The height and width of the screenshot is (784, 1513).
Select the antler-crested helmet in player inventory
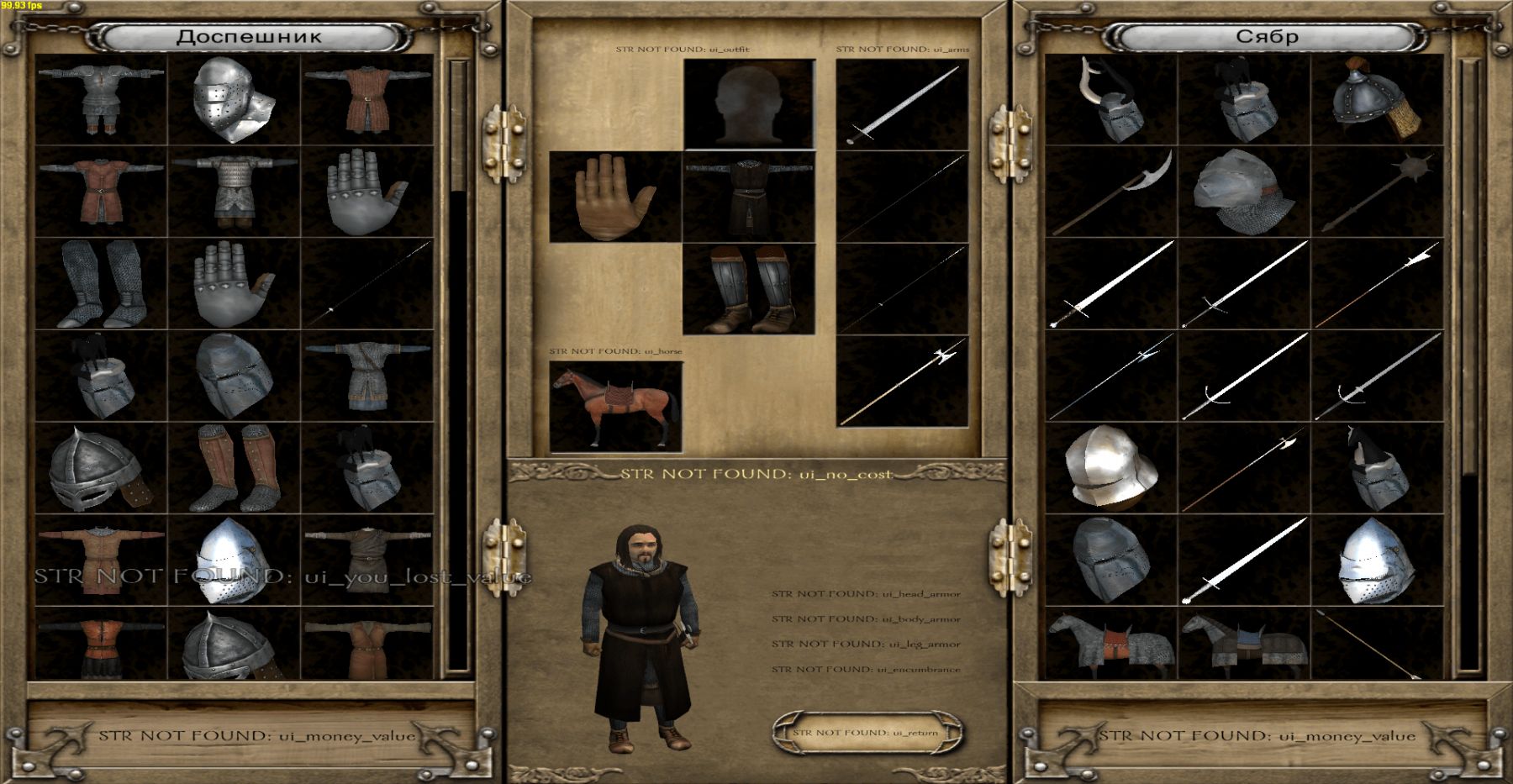pos(1111,100)
